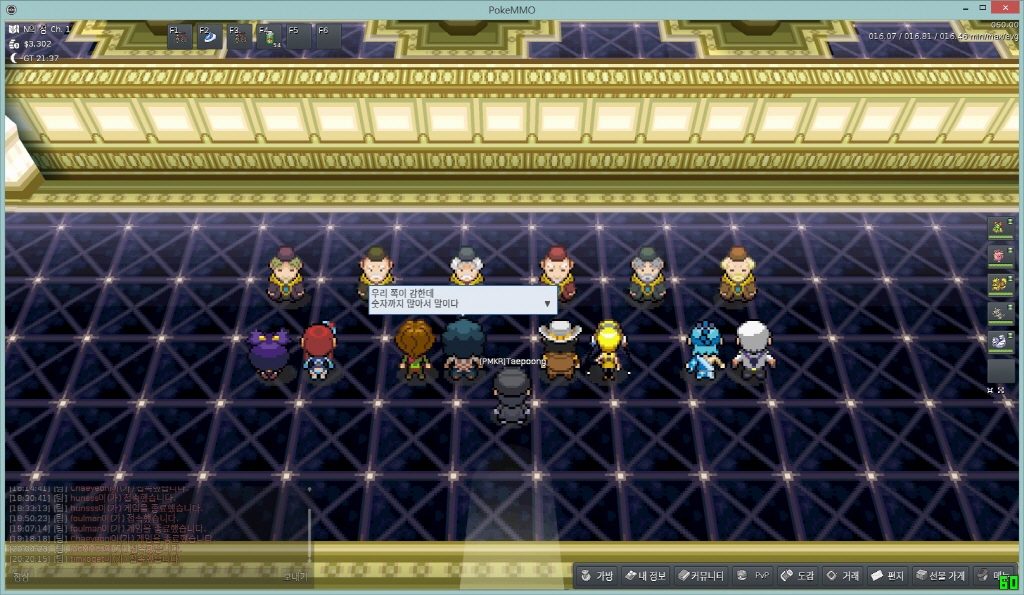Open the 거래 trade window

(842, 576)
